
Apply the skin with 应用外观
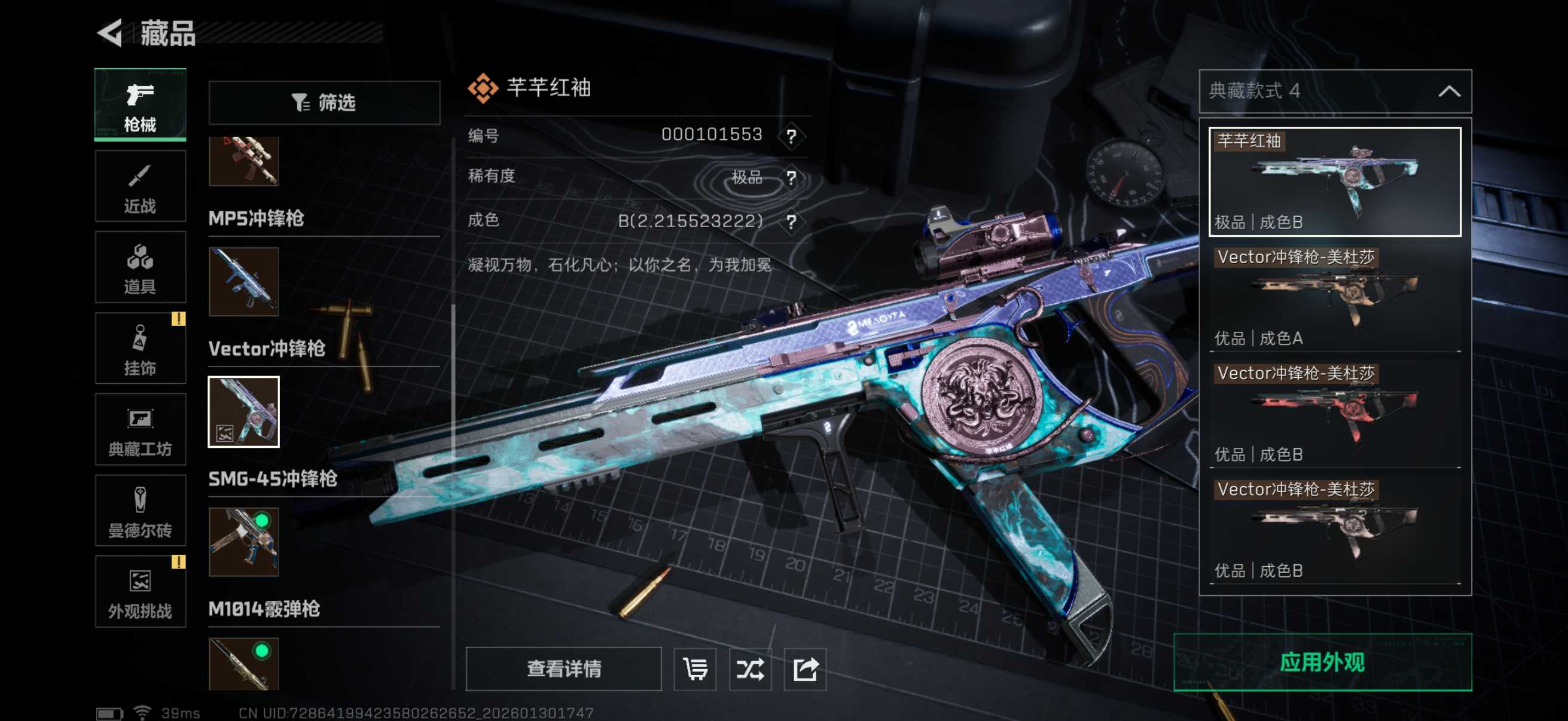coord(1322,662)
